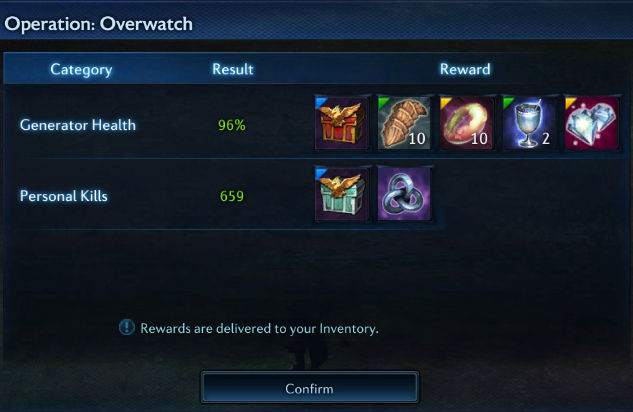Inspect the silver knot ring reward
The image size is (633, 412).
(x=403, y=194)
